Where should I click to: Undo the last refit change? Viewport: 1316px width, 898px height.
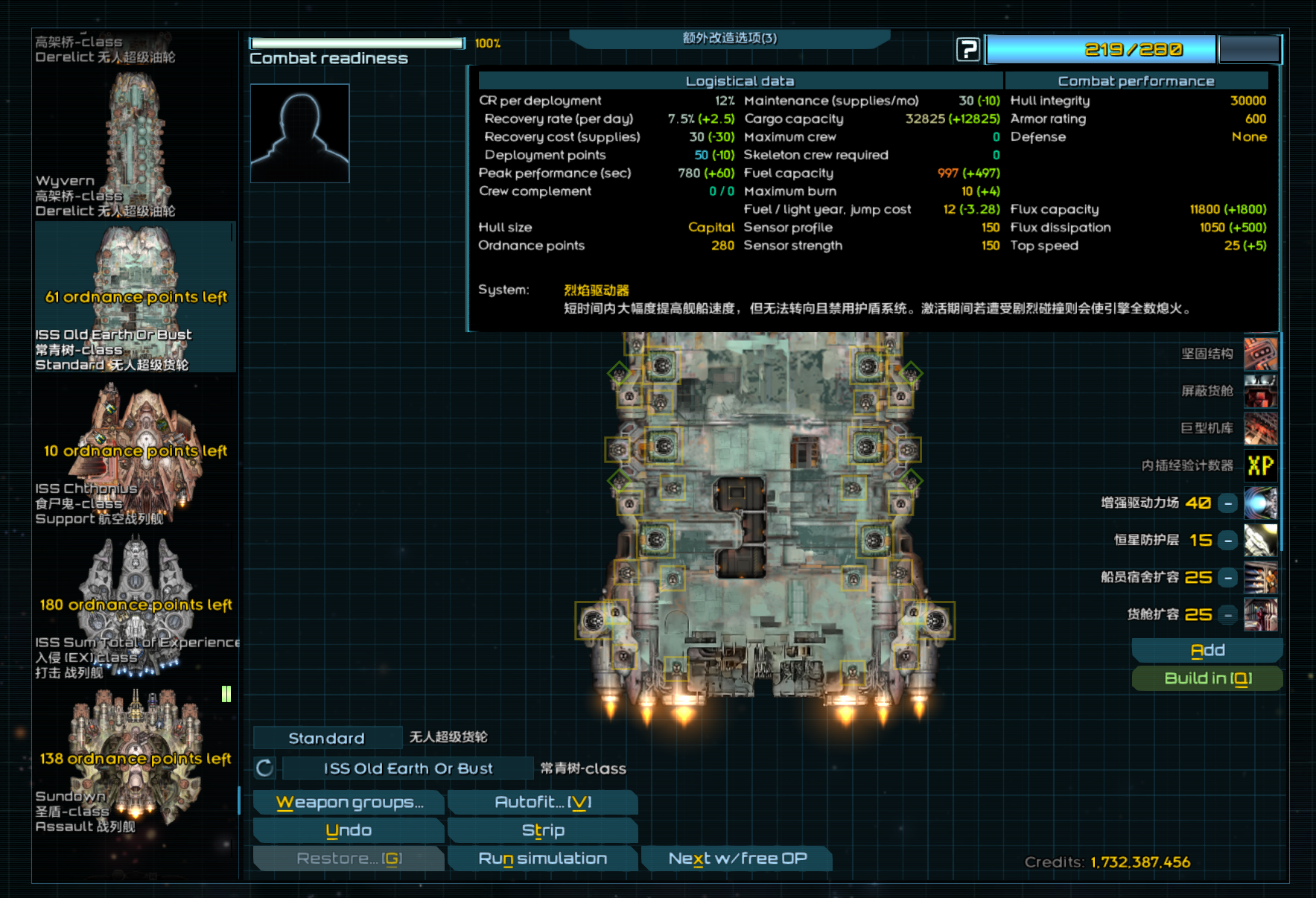(349, 831)
